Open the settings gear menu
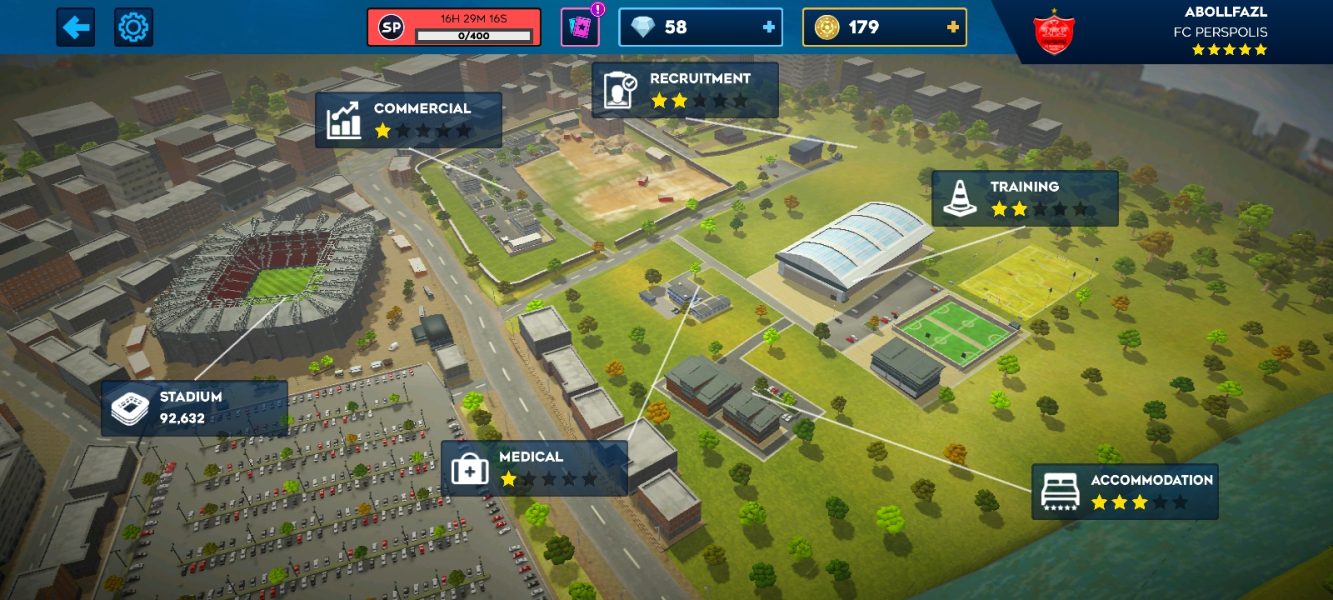Viewport: 1333px width, 600px height. 133,27
